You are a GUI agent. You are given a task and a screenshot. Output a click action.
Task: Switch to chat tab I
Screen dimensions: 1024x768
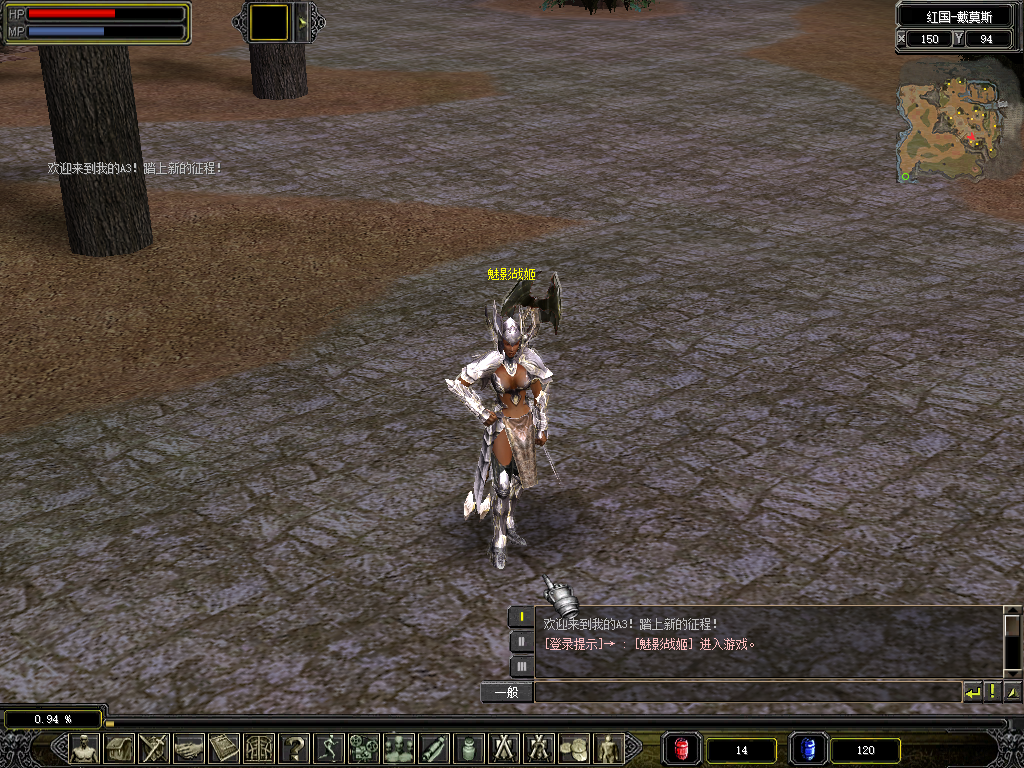pos(521,617)
